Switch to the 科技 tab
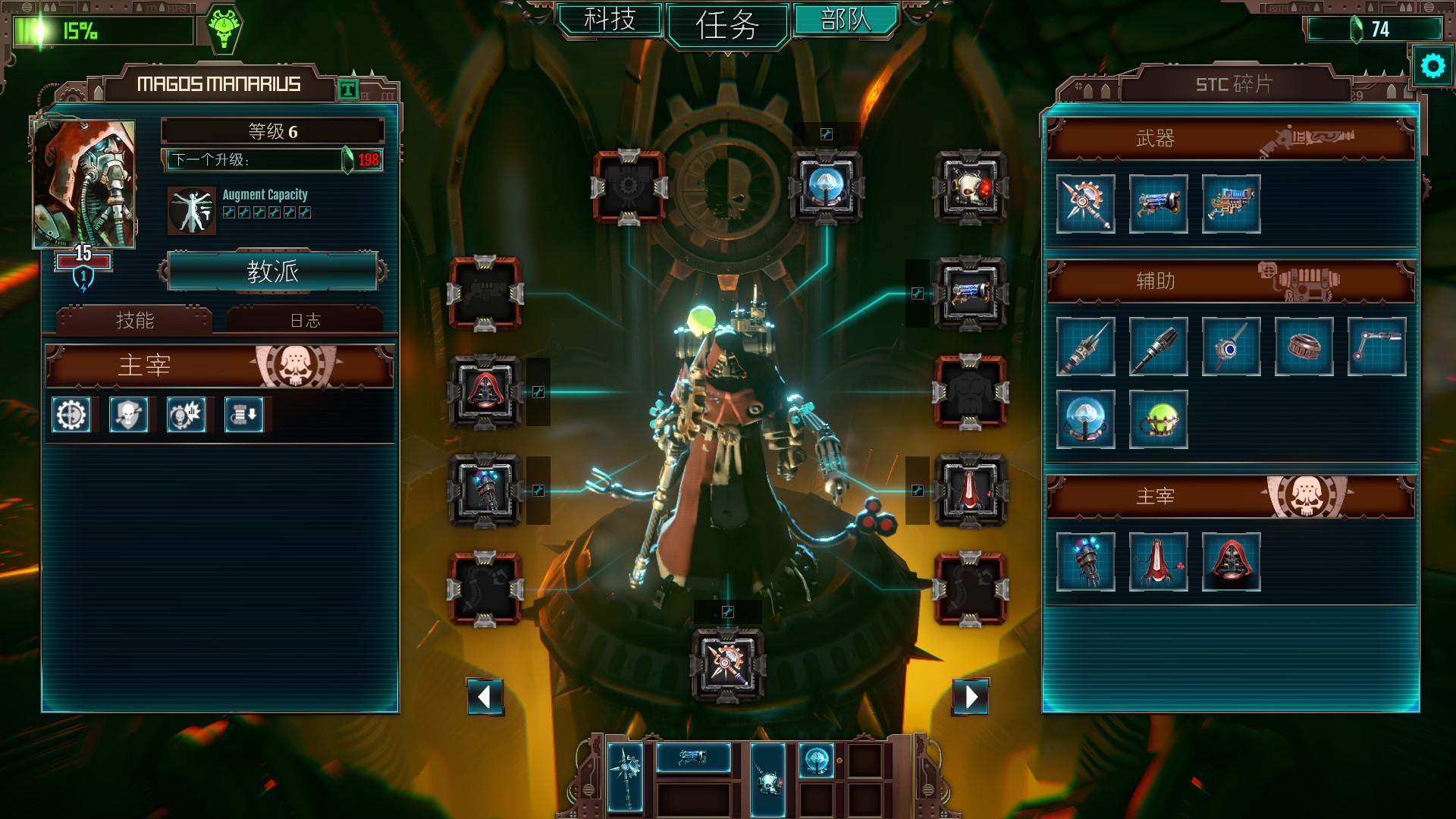Image resolution: width=1456 pixels, height=819 pixels. click(610, 19)
